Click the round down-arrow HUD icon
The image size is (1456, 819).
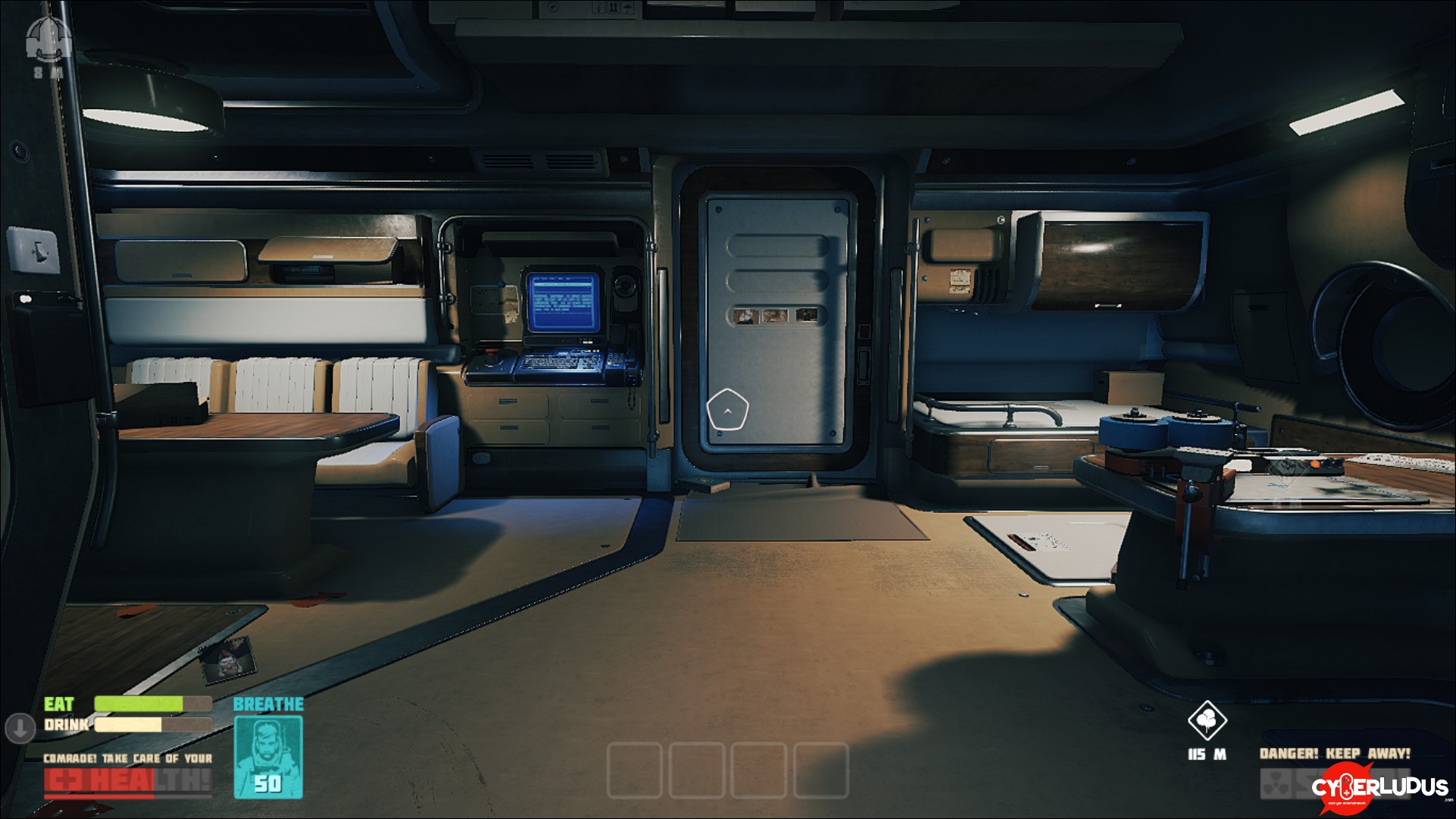click(20, 728)
